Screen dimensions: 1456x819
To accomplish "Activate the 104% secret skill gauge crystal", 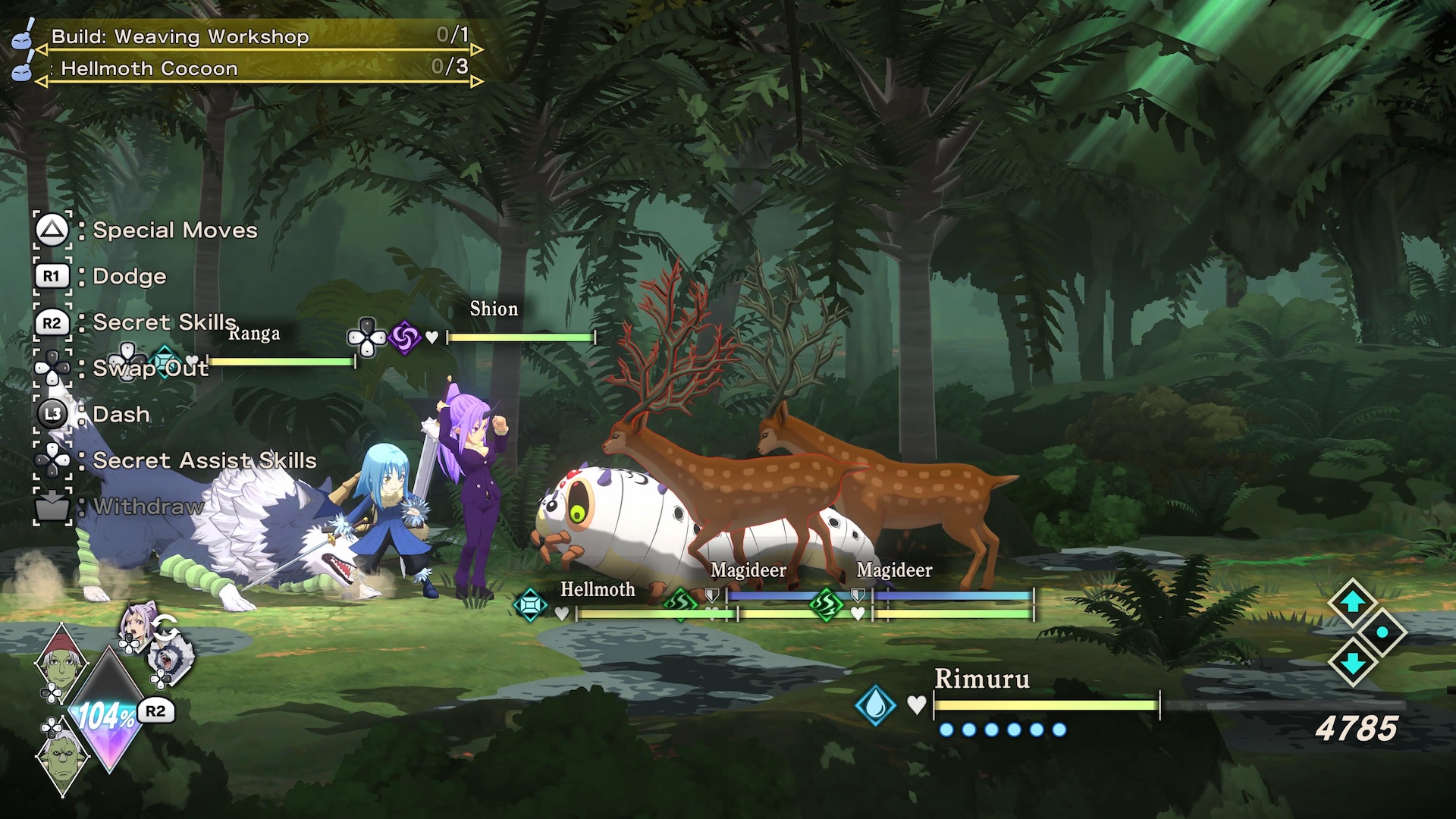I will point(108,713).
